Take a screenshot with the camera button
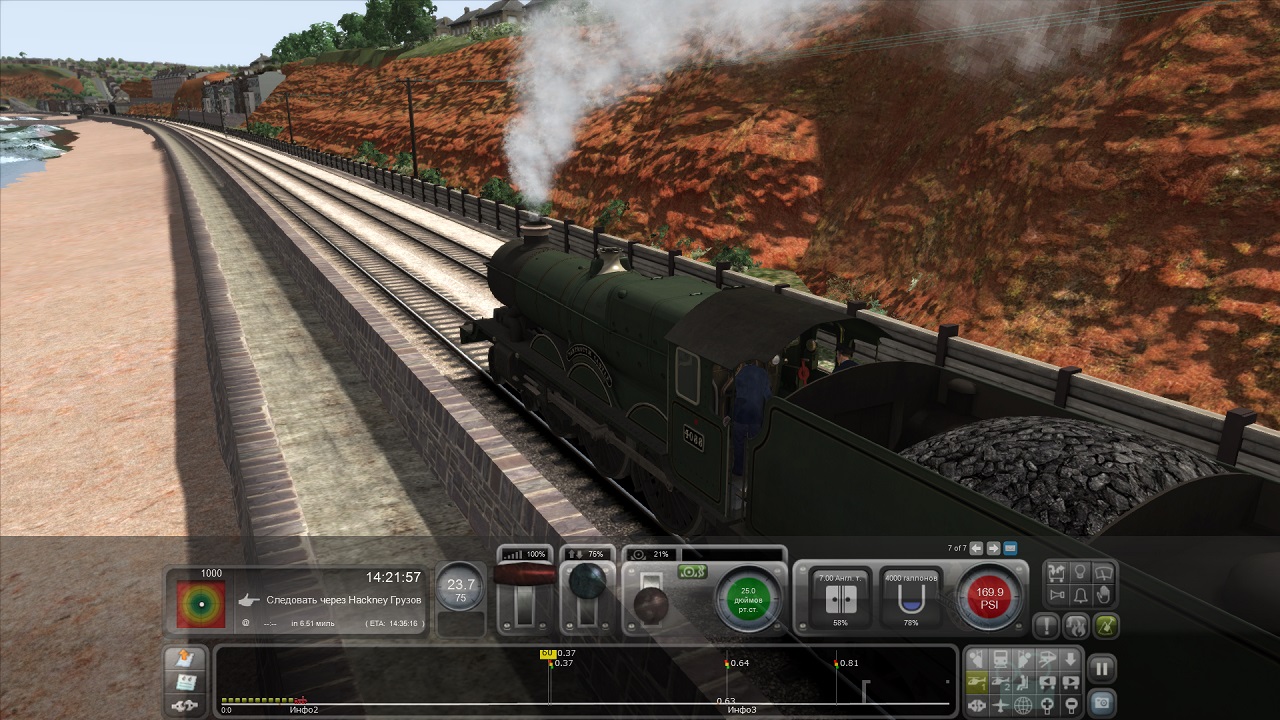The image size is (1280, 720). pyautogui.click(x=1100, y=703)
